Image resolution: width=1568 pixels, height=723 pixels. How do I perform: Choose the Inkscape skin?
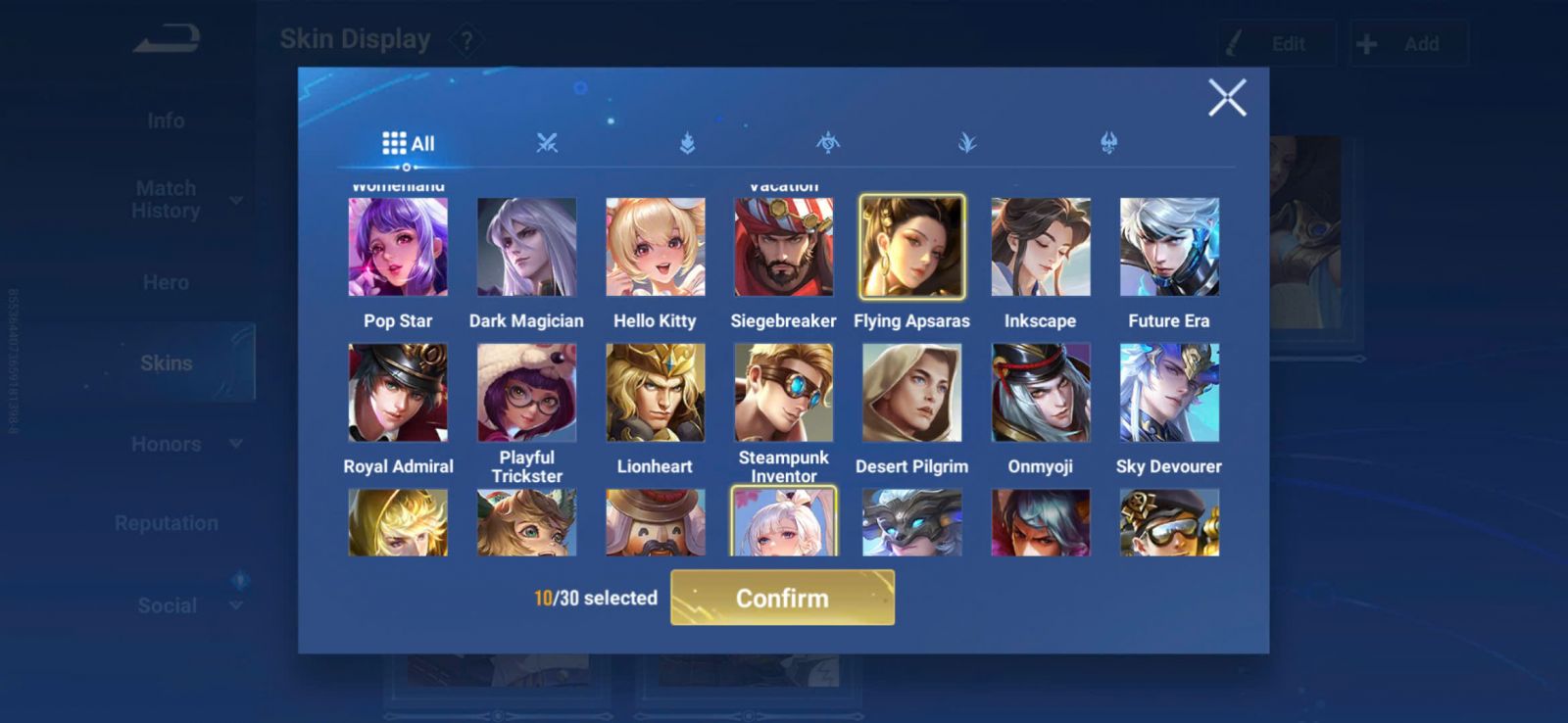pyautogui.click(x=1040, y=247)
